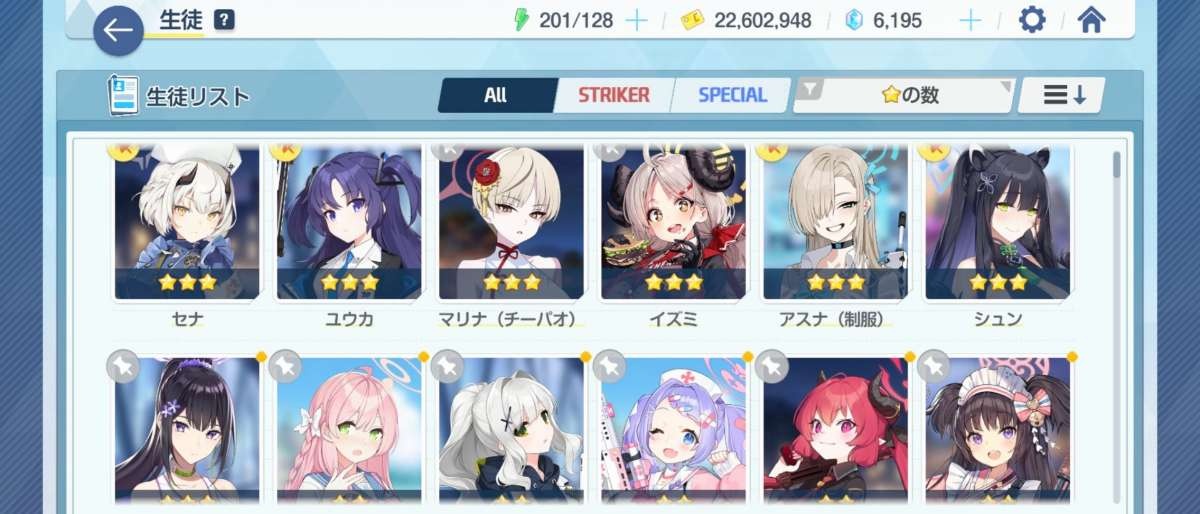Open the star count sort dropdown
The image size is (1200, 514).
905,95
